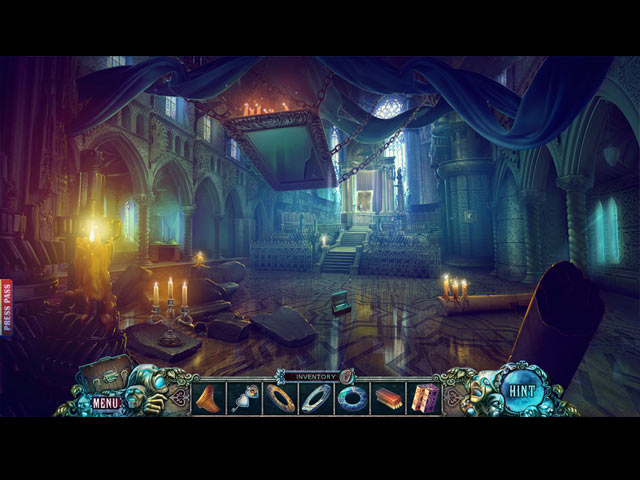Pick the wooden brush from inventory
Screen dimensions: 640x480
pyautogui.click(x=388, y=398)
